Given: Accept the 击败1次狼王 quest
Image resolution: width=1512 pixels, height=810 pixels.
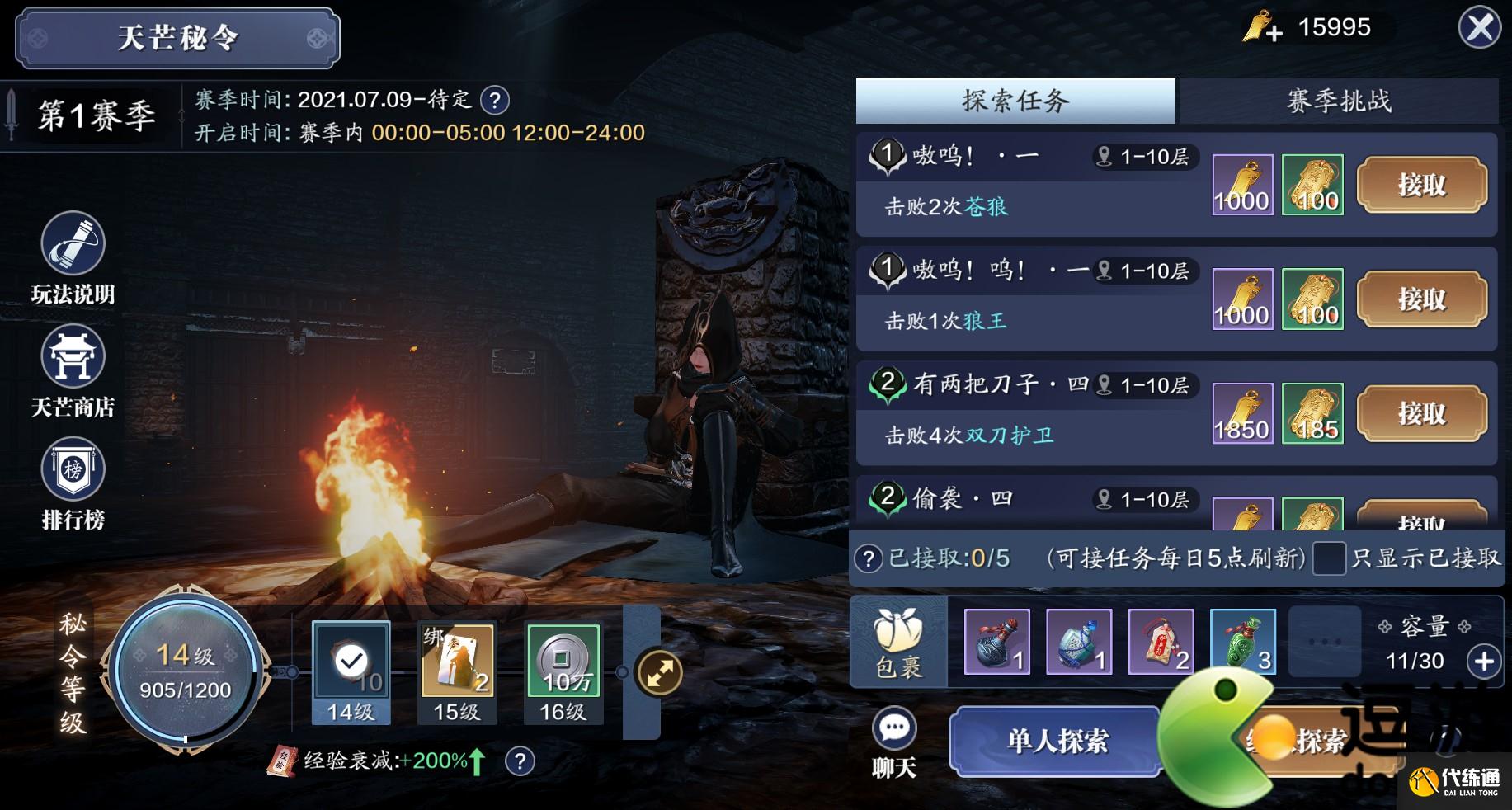Looking at the screenshot, I should click(1421, 299).
